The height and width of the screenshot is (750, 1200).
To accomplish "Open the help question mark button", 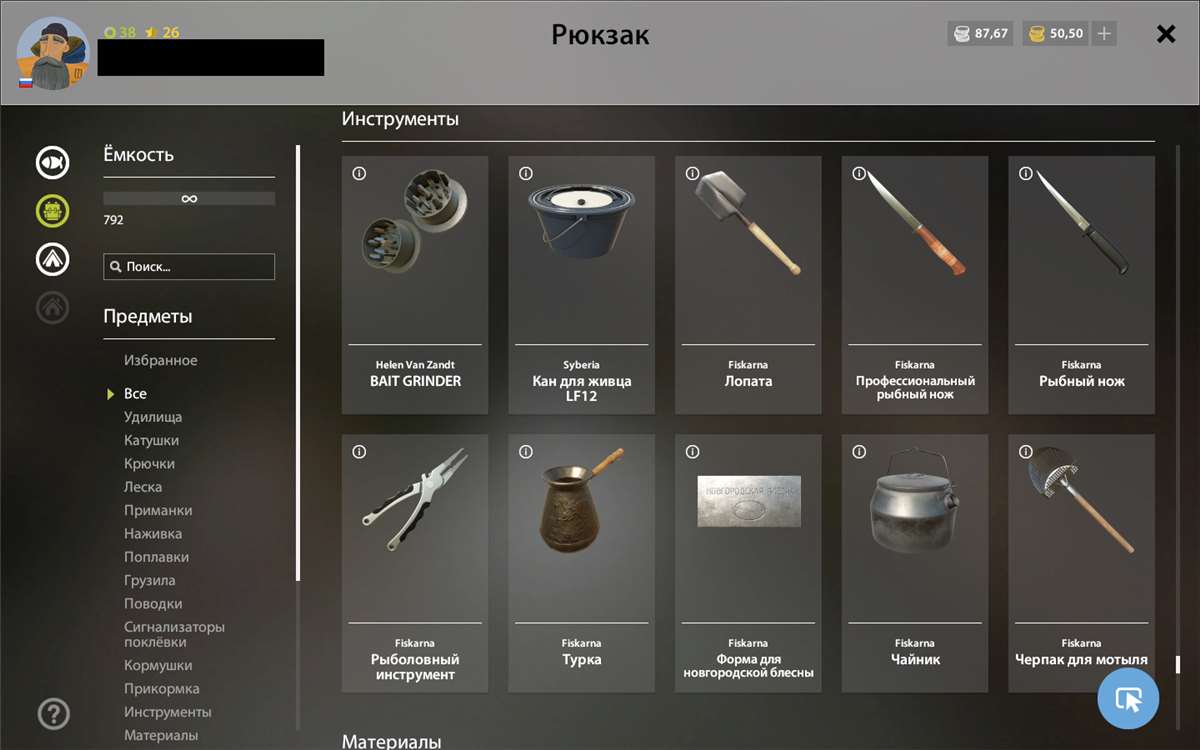I will [x=53, y=714].
